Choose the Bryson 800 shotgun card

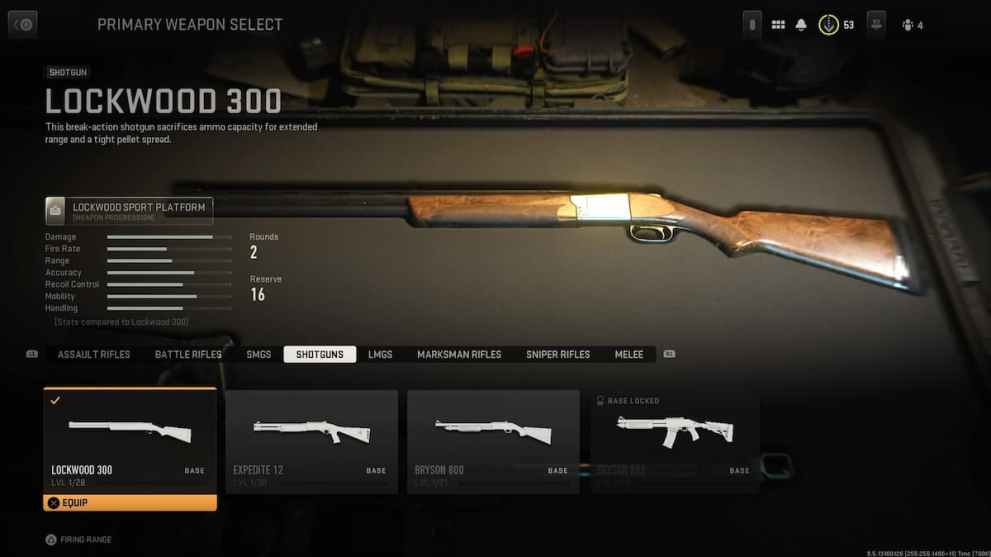493,441
